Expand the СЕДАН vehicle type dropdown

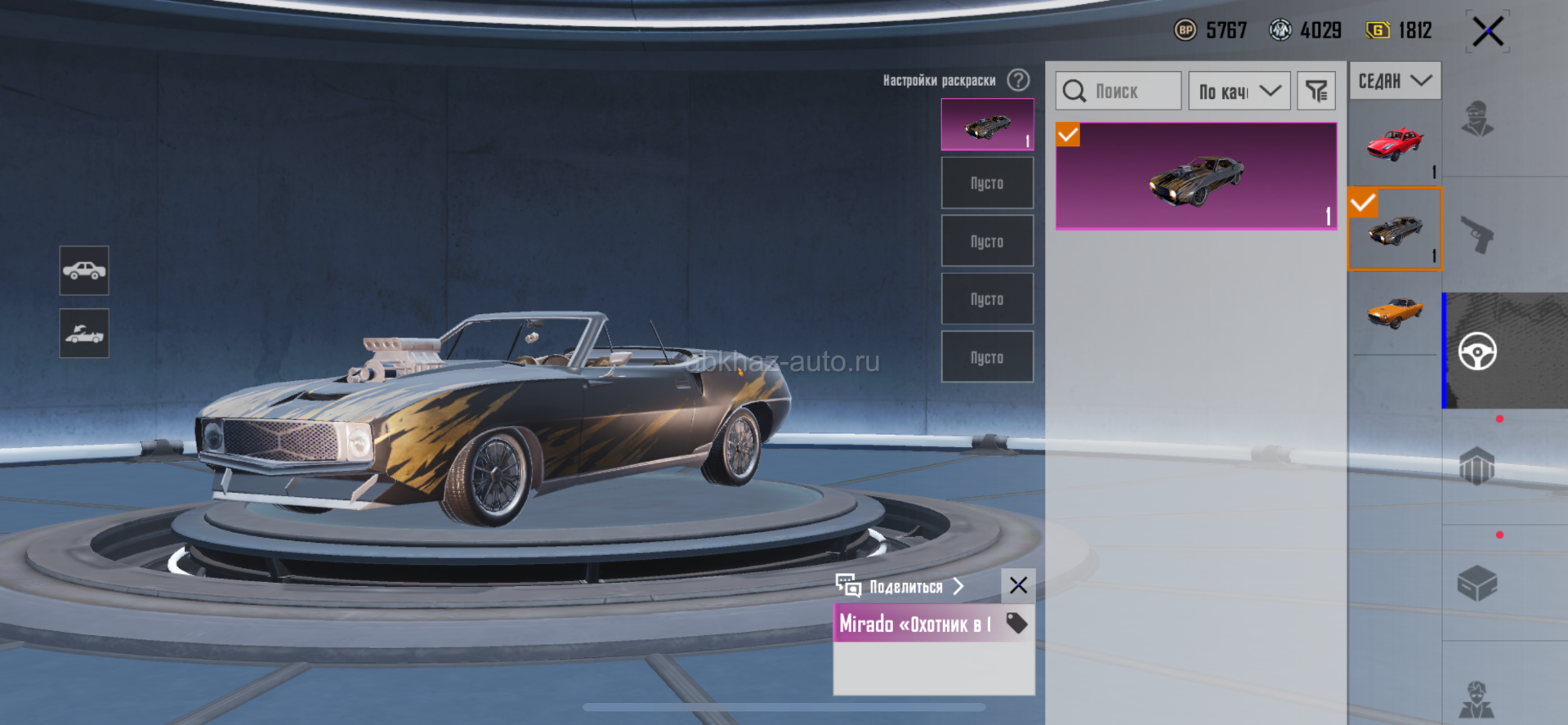(1395, 81)
